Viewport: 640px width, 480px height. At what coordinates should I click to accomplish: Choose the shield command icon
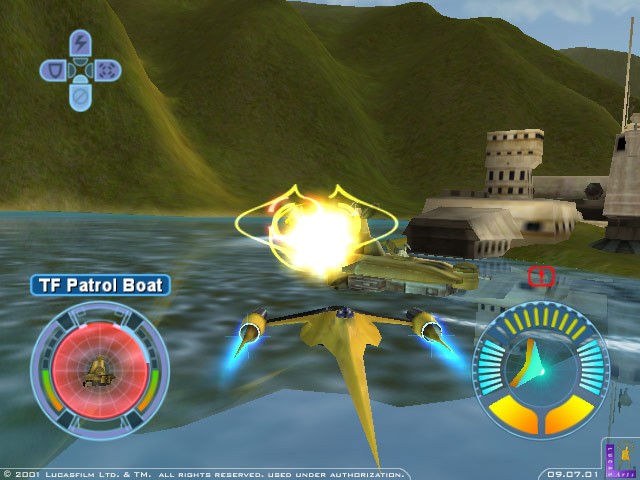[x=53, y=70]
